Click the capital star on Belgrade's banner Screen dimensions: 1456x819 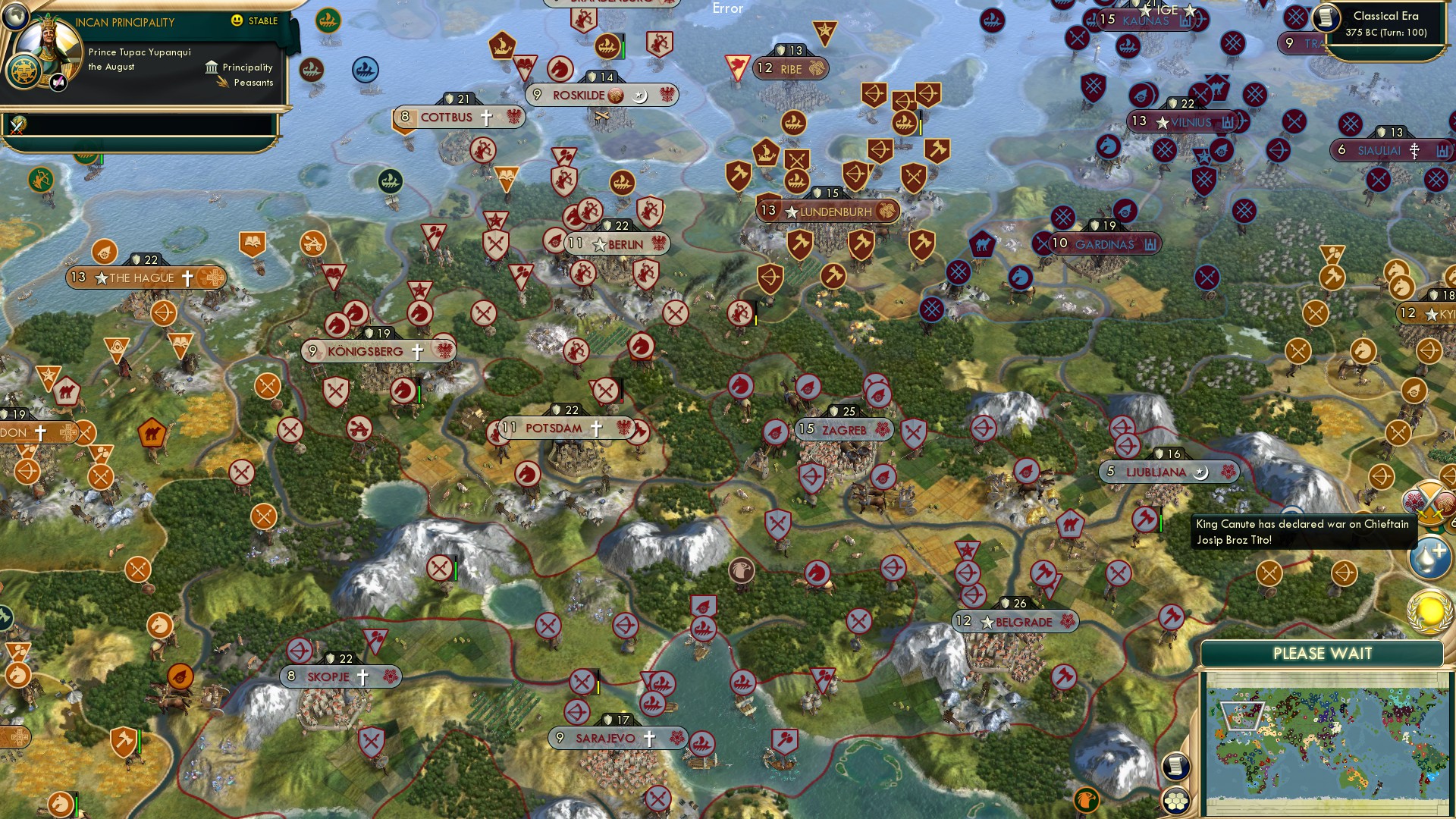tap(987, 622)
